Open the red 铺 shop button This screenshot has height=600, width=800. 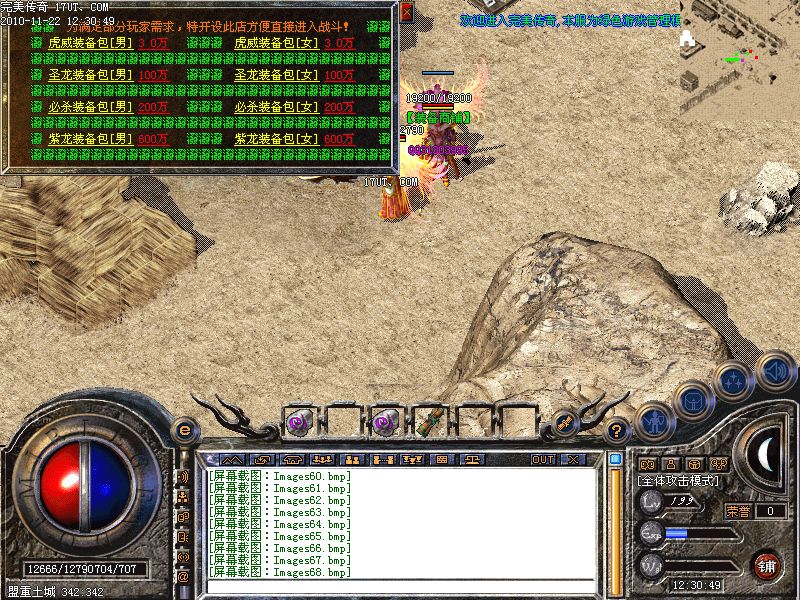point(767,564)
